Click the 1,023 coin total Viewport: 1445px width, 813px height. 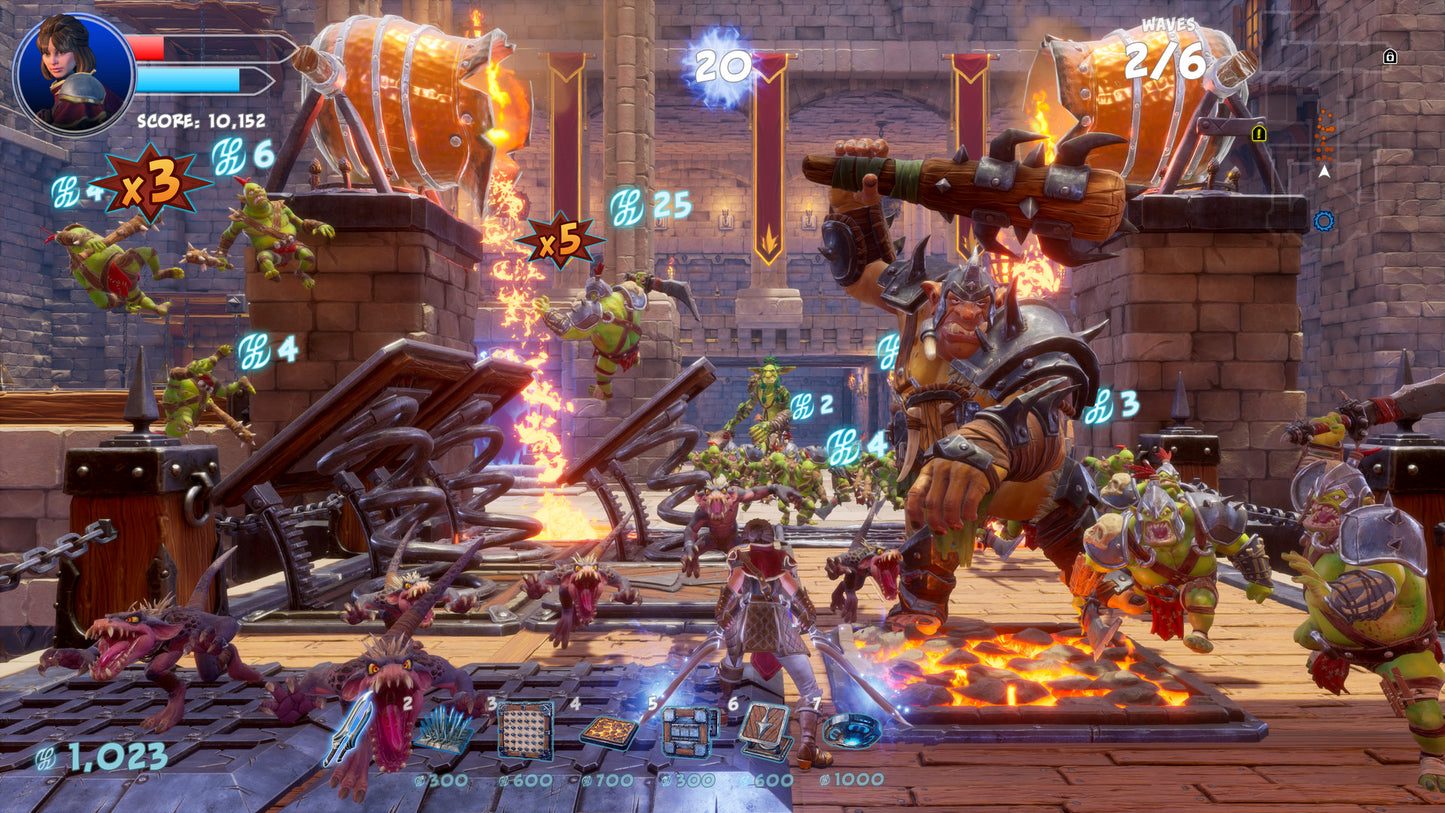tap(100, 758)
